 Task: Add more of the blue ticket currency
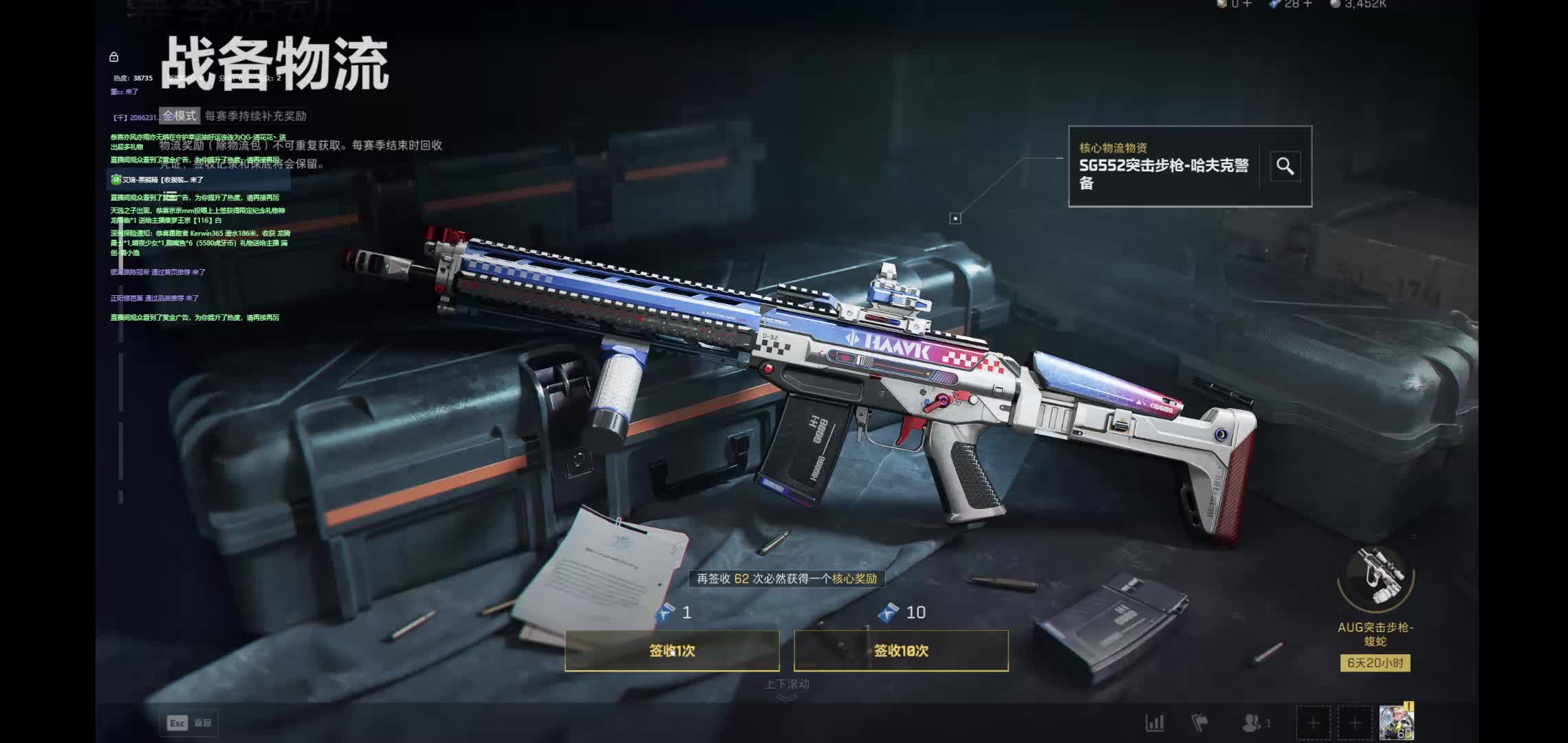pyautogui.click(x=1308, y=4)
